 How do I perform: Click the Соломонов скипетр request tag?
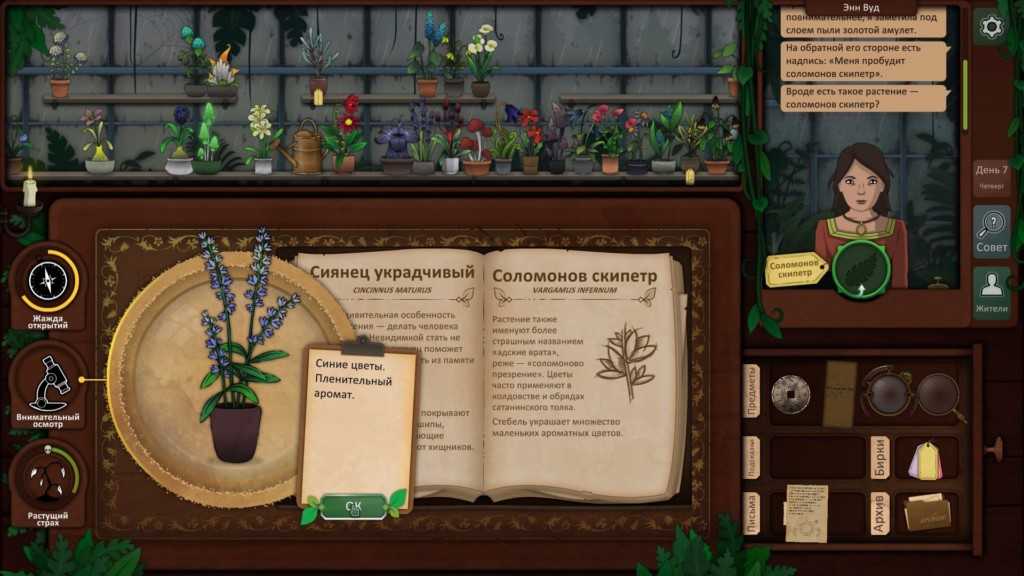[x=795, y=269]
